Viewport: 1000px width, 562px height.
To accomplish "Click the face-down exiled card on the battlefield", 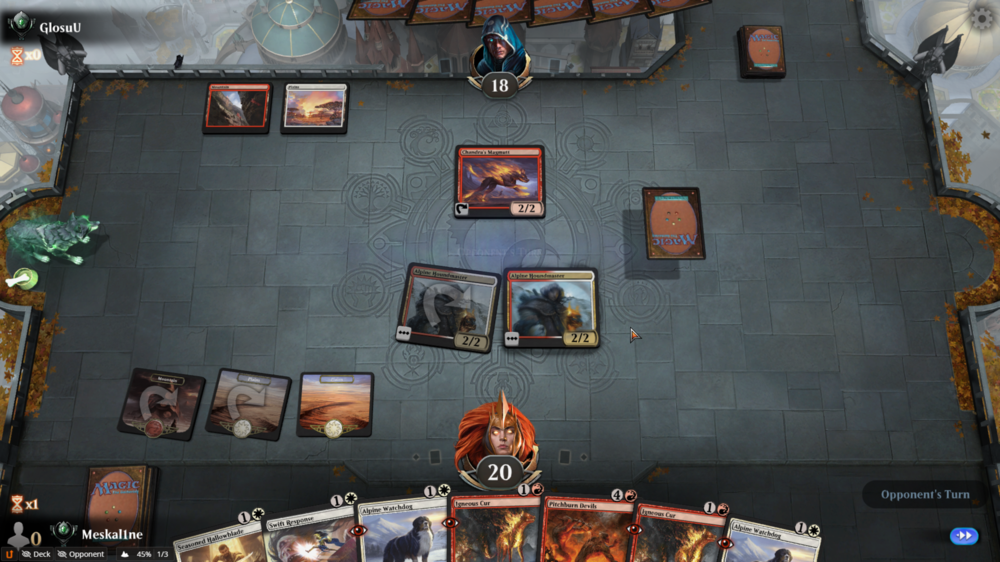I will click(672, 224).
